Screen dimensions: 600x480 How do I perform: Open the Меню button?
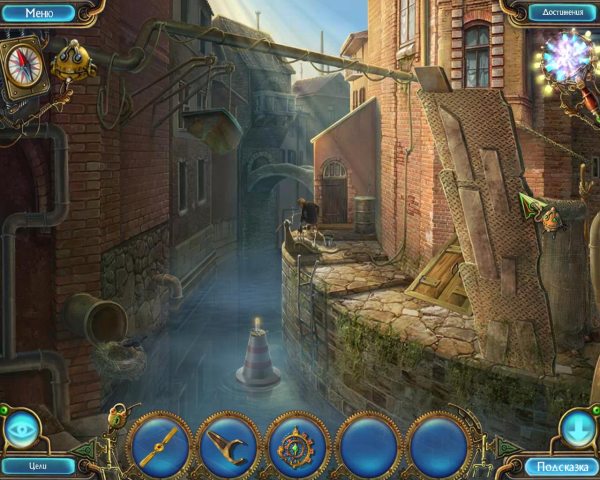click(x=38, y=13)
